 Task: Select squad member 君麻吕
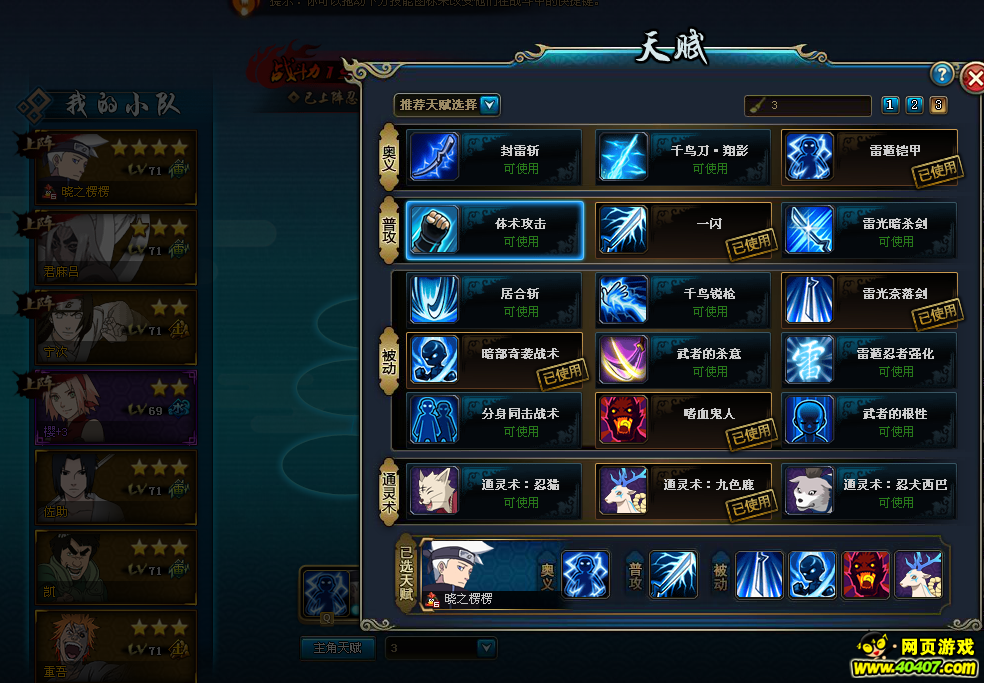[115, 246]
